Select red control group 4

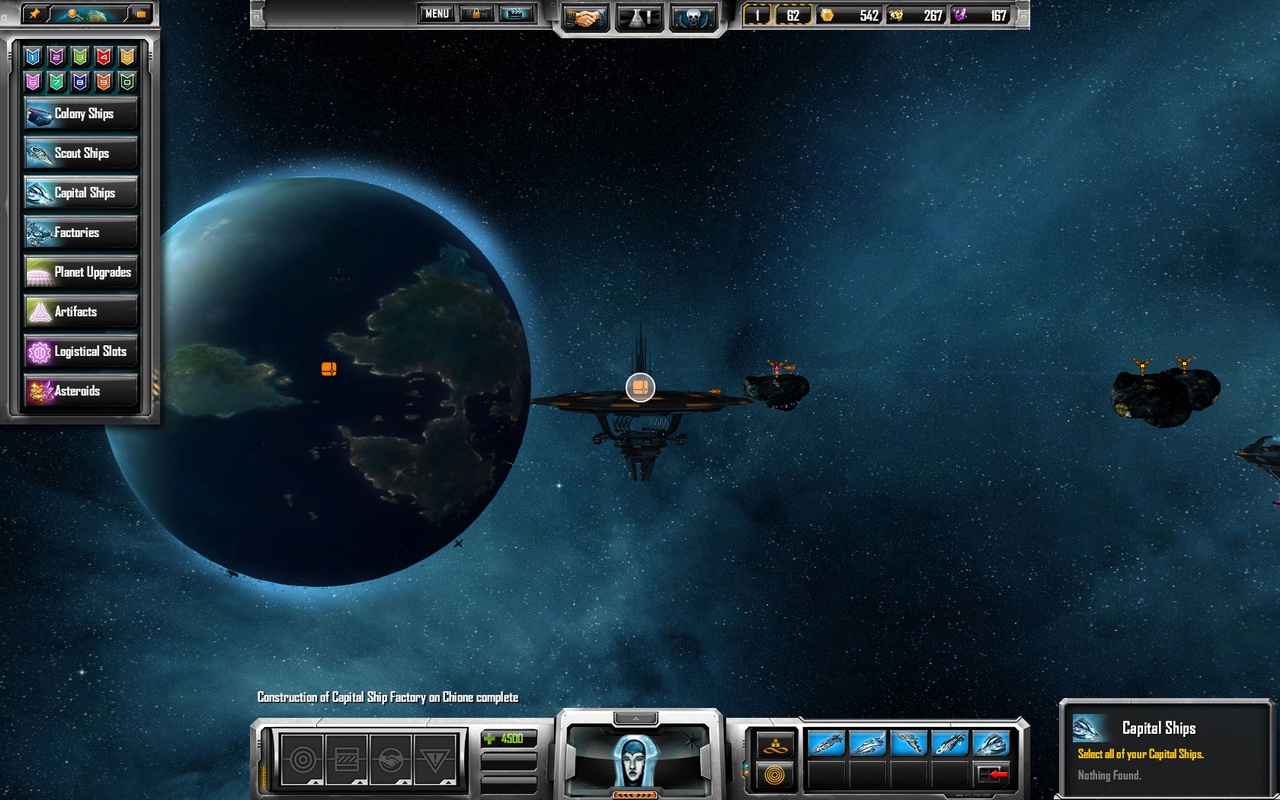coord(103,57)
